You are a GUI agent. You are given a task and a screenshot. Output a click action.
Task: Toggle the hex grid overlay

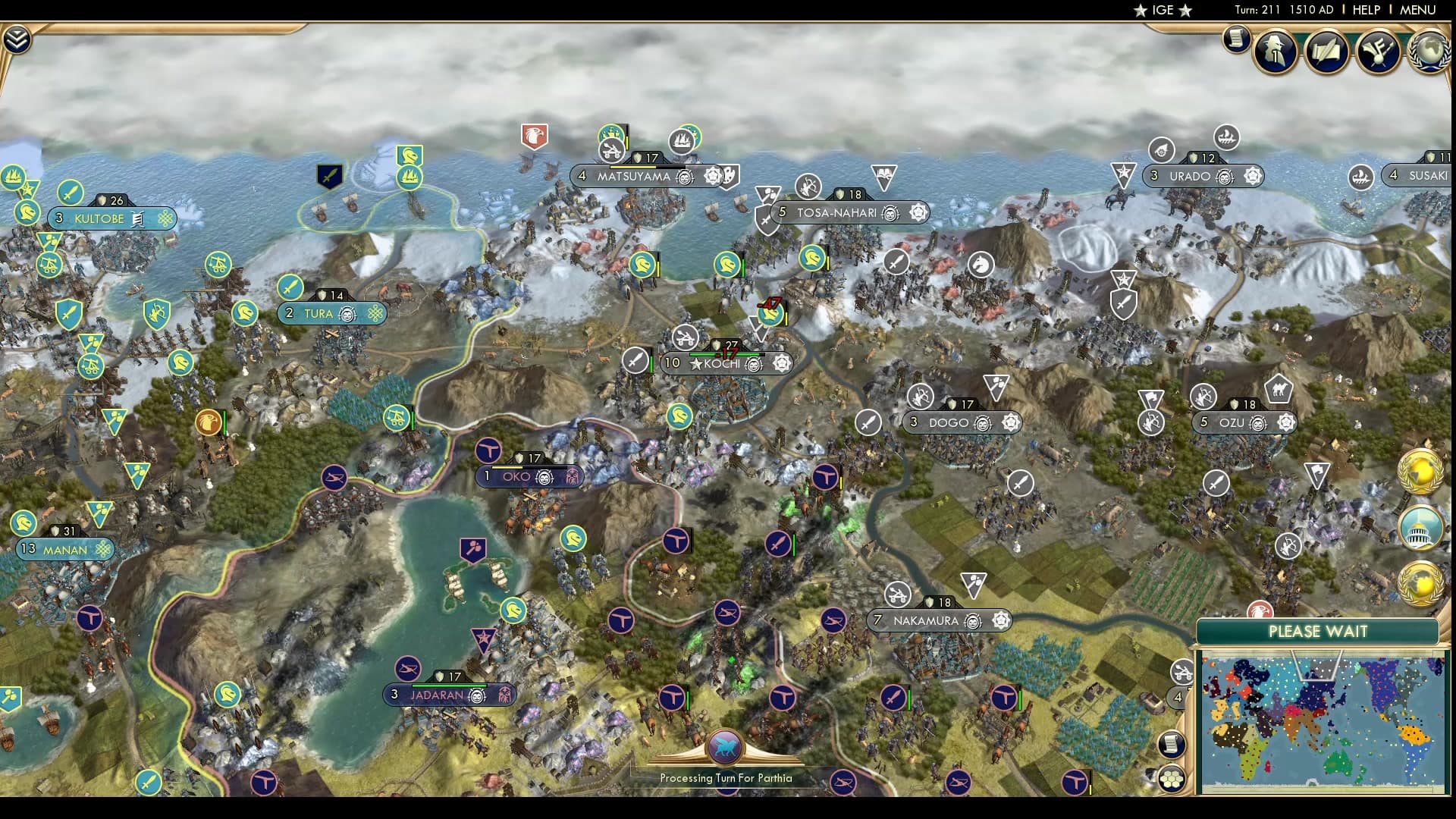click(1172, 777)
